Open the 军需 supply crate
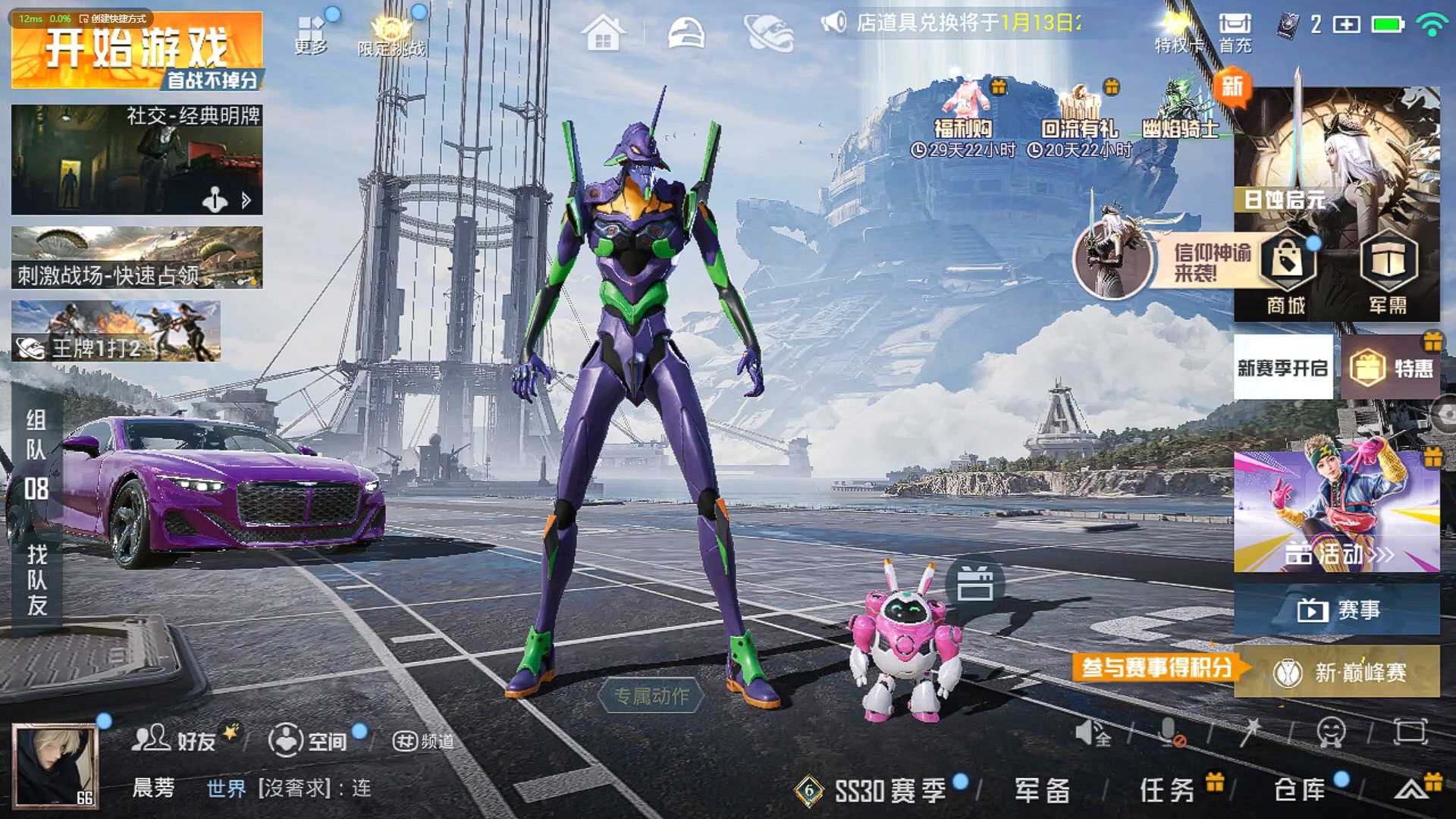The width and height of the screenshot is (1456, 819). [1388, 273]
